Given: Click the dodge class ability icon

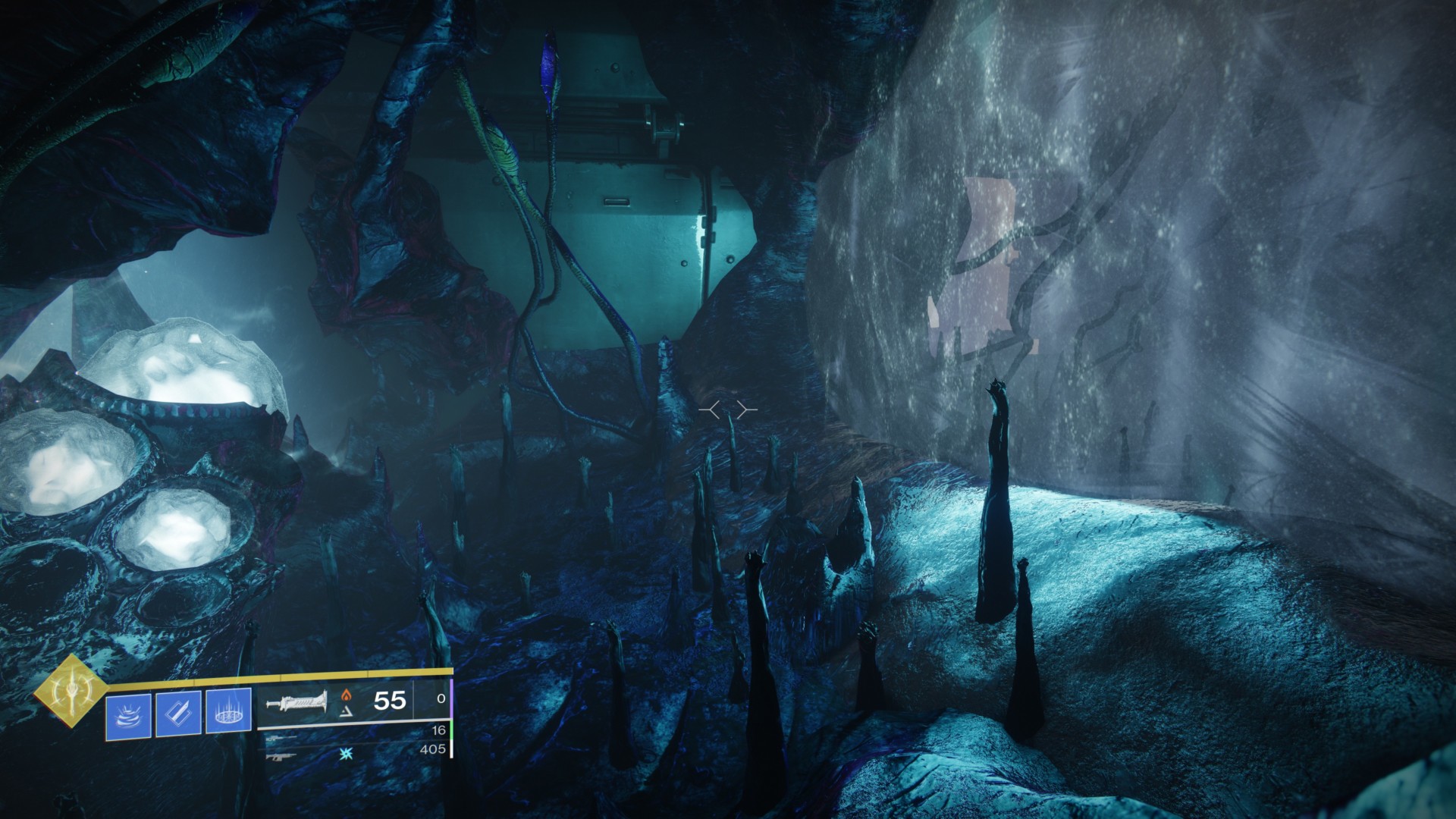Looking at the screenshot, I should [x=127, y=715].
